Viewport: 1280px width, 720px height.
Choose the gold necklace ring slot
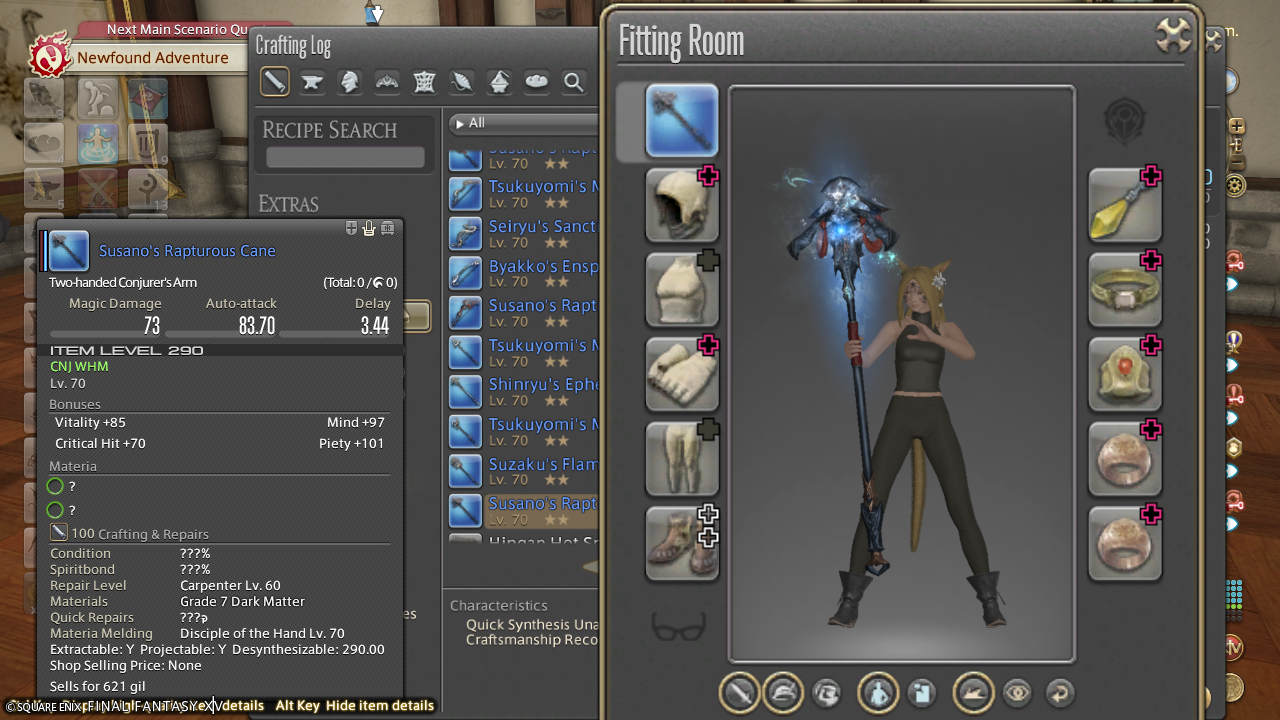[x=1124, y=289]
